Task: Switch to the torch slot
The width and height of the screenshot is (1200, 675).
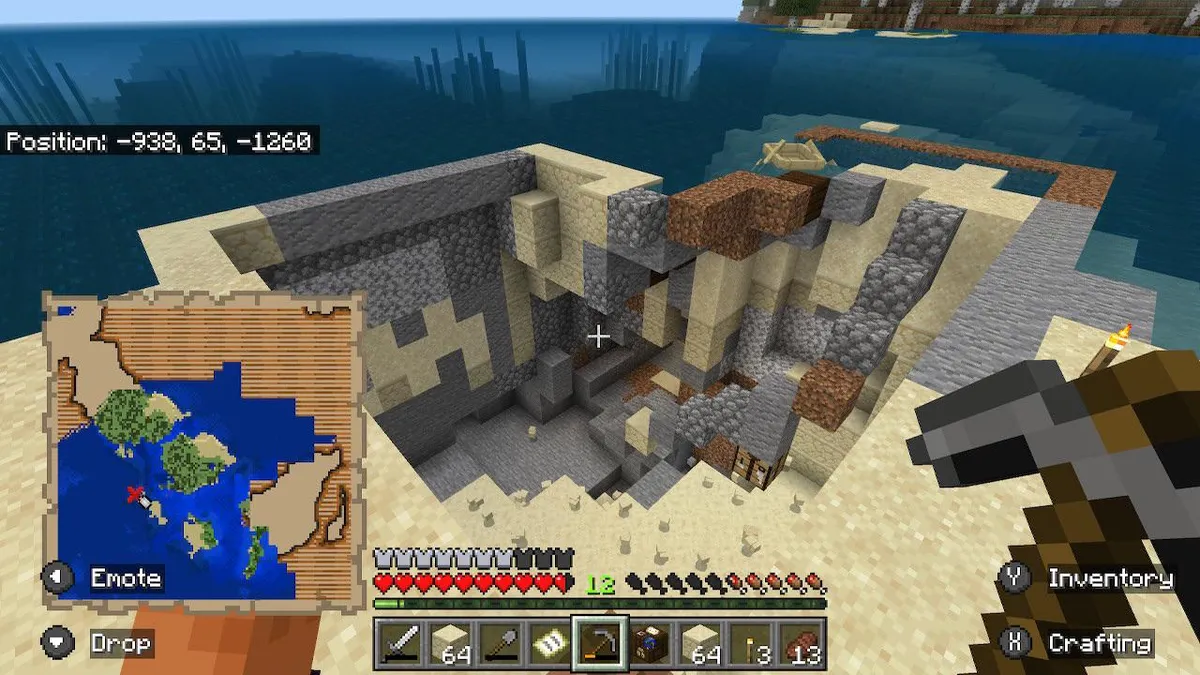Action: tap(750, 643)
